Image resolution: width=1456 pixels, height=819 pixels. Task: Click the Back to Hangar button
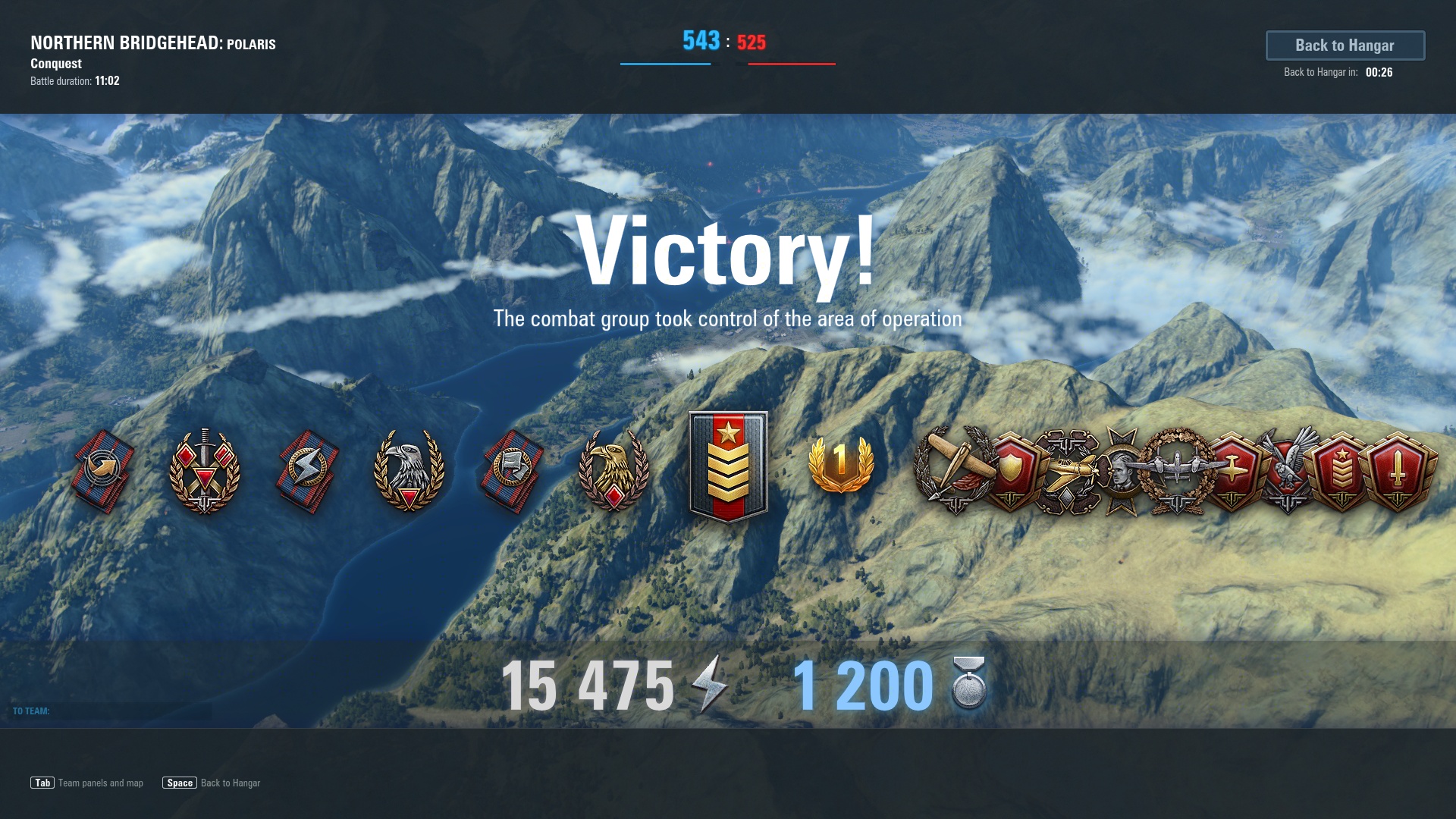[x=1345, y=45]
